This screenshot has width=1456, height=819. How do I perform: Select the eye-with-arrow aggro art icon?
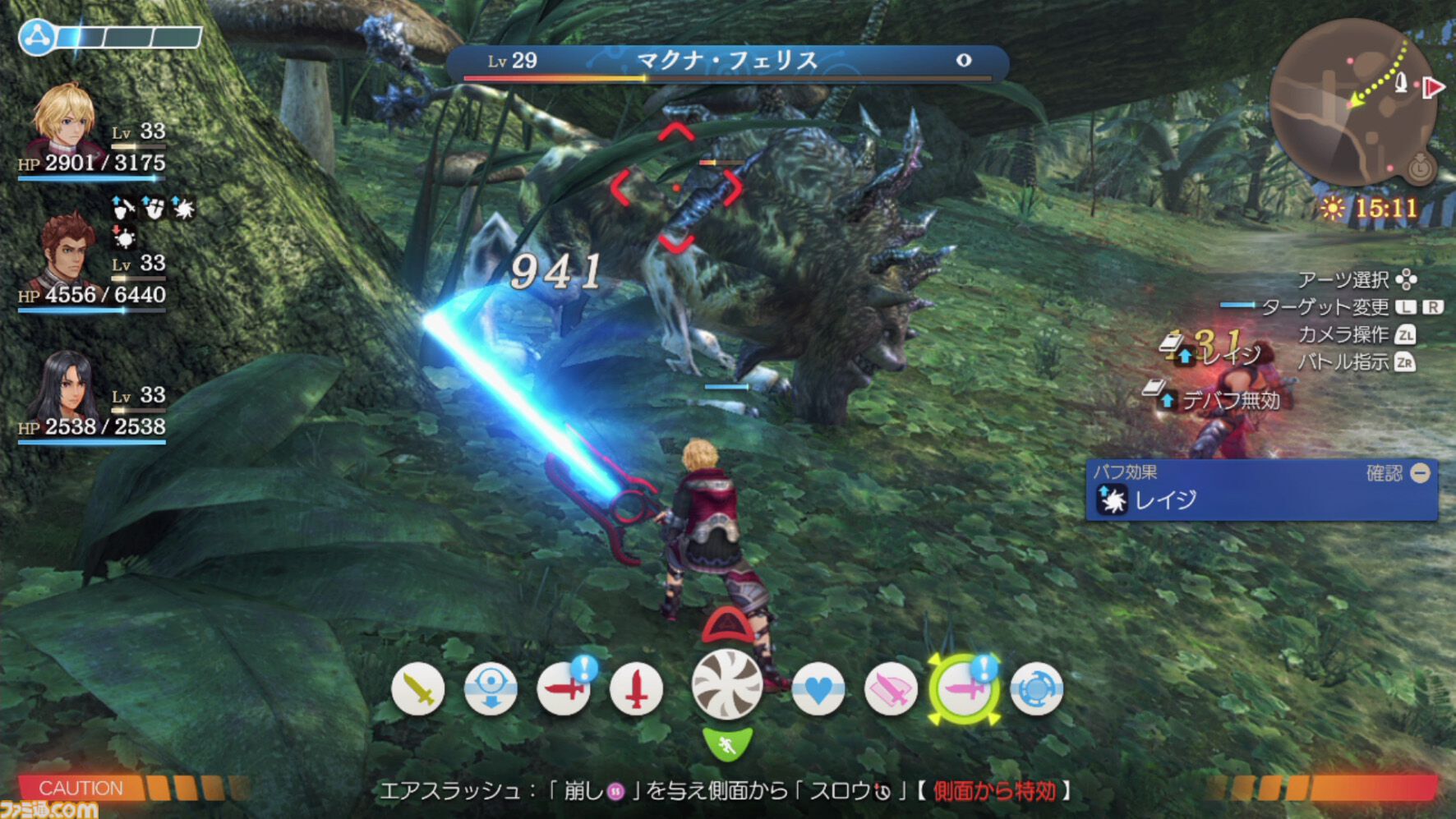[x=491, y=690]
